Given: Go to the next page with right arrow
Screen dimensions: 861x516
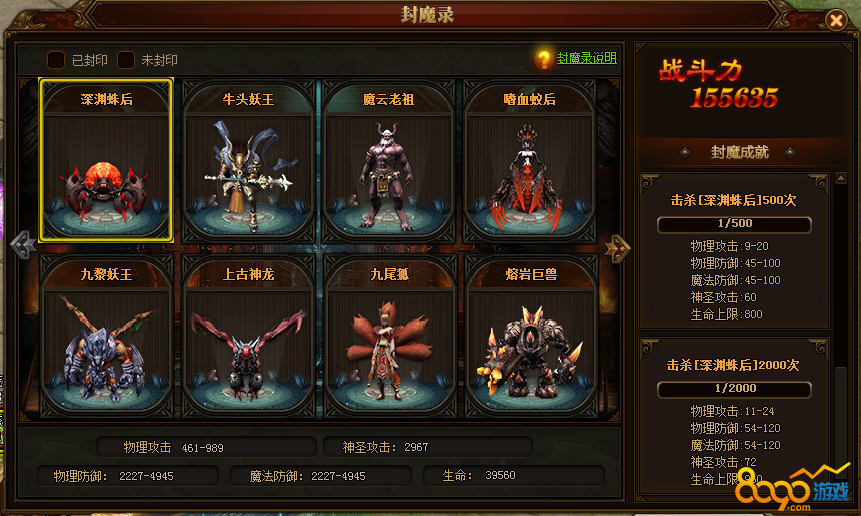Looking at the screenshot, I should [618, 246].
